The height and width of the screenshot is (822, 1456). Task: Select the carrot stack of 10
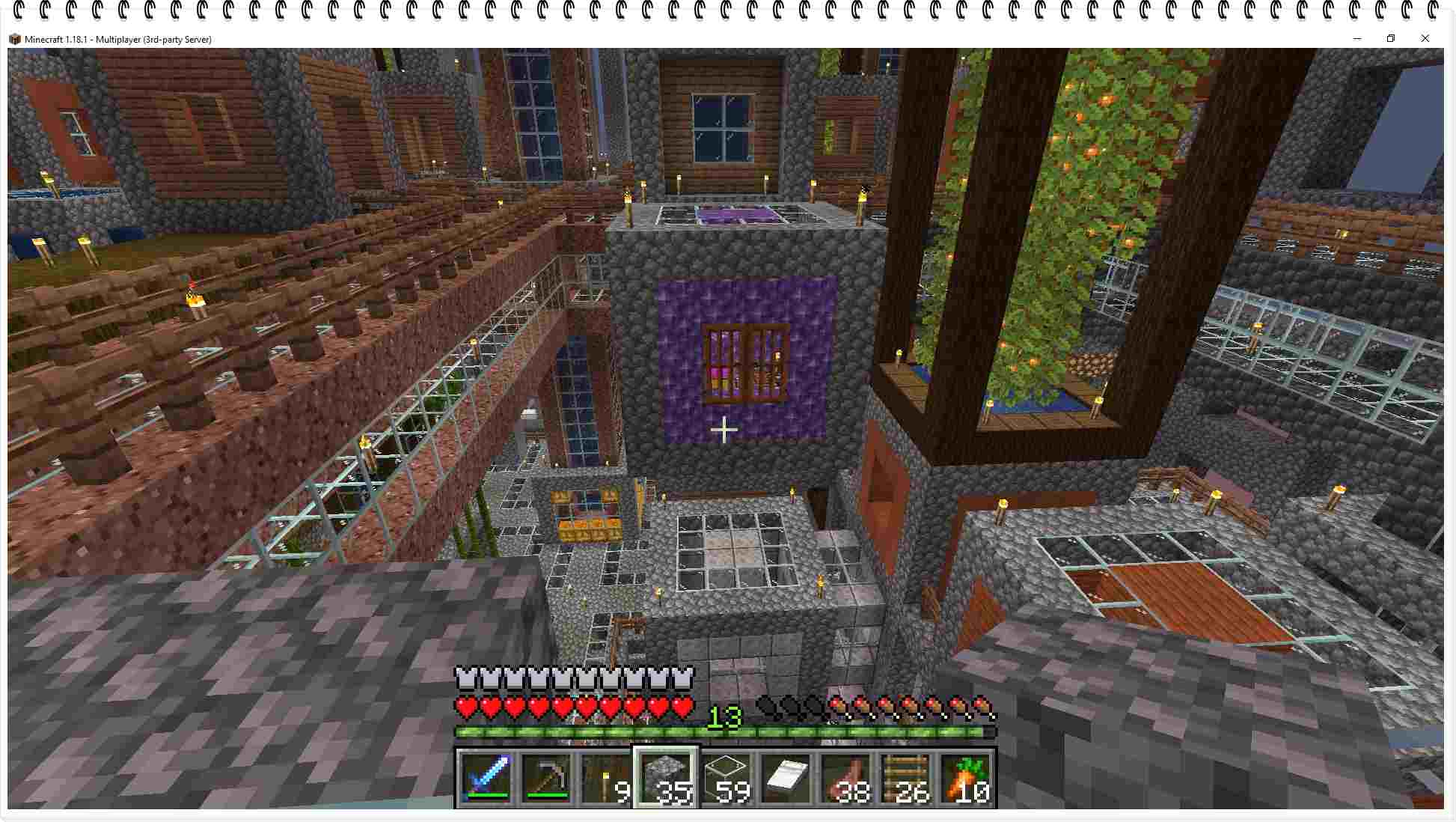[x=965, y=779]
